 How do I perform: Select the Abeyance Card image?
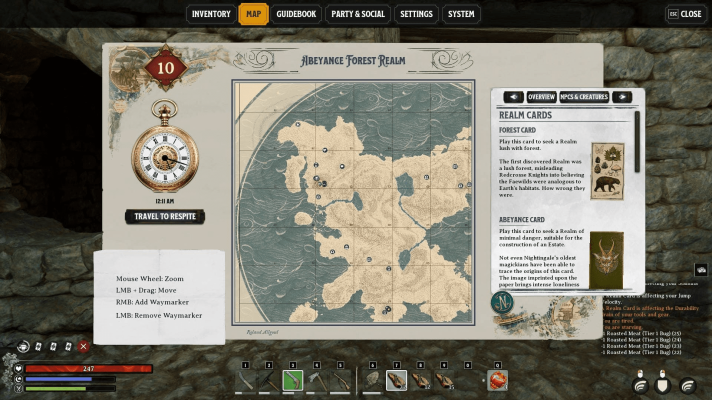pyautogui.click(x=607, y=259)
